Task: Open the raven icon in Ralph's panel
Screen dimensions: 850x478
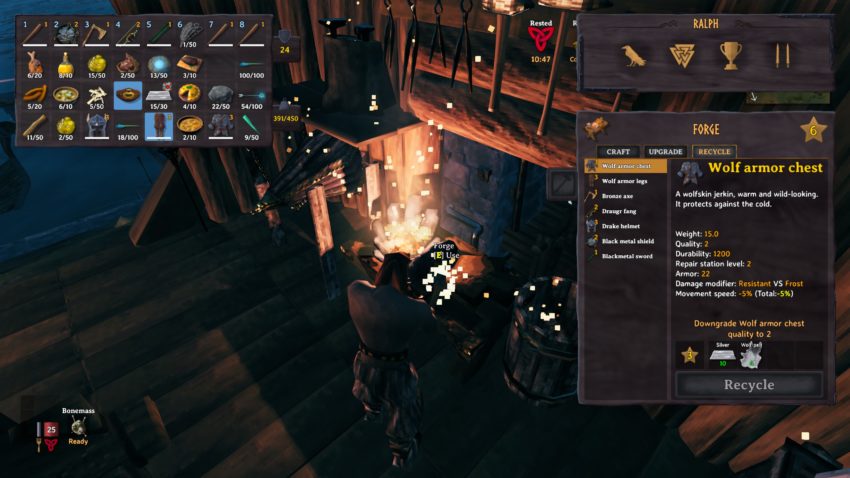Action: pos(633,55)
